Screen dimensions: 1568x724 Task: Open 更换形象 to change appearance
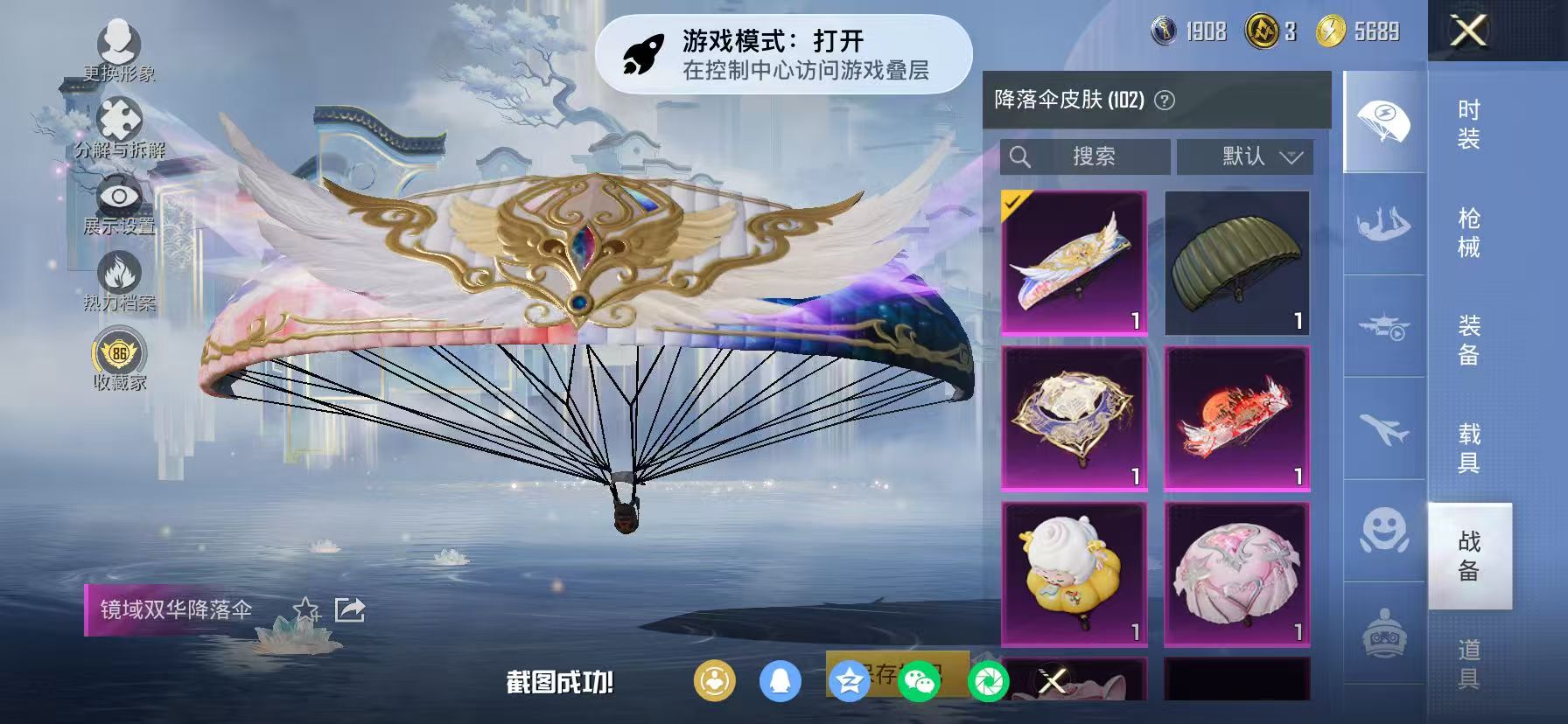tap(121, 44)
